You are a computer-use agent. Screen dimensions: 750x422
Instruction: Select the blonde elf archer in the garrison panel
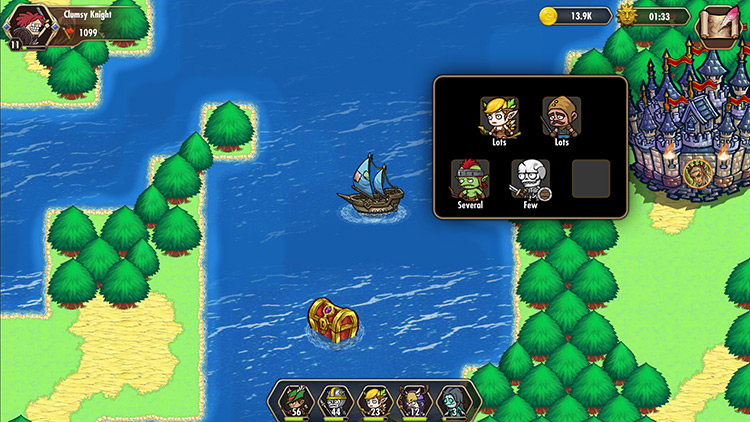click(x=498, y=118)
